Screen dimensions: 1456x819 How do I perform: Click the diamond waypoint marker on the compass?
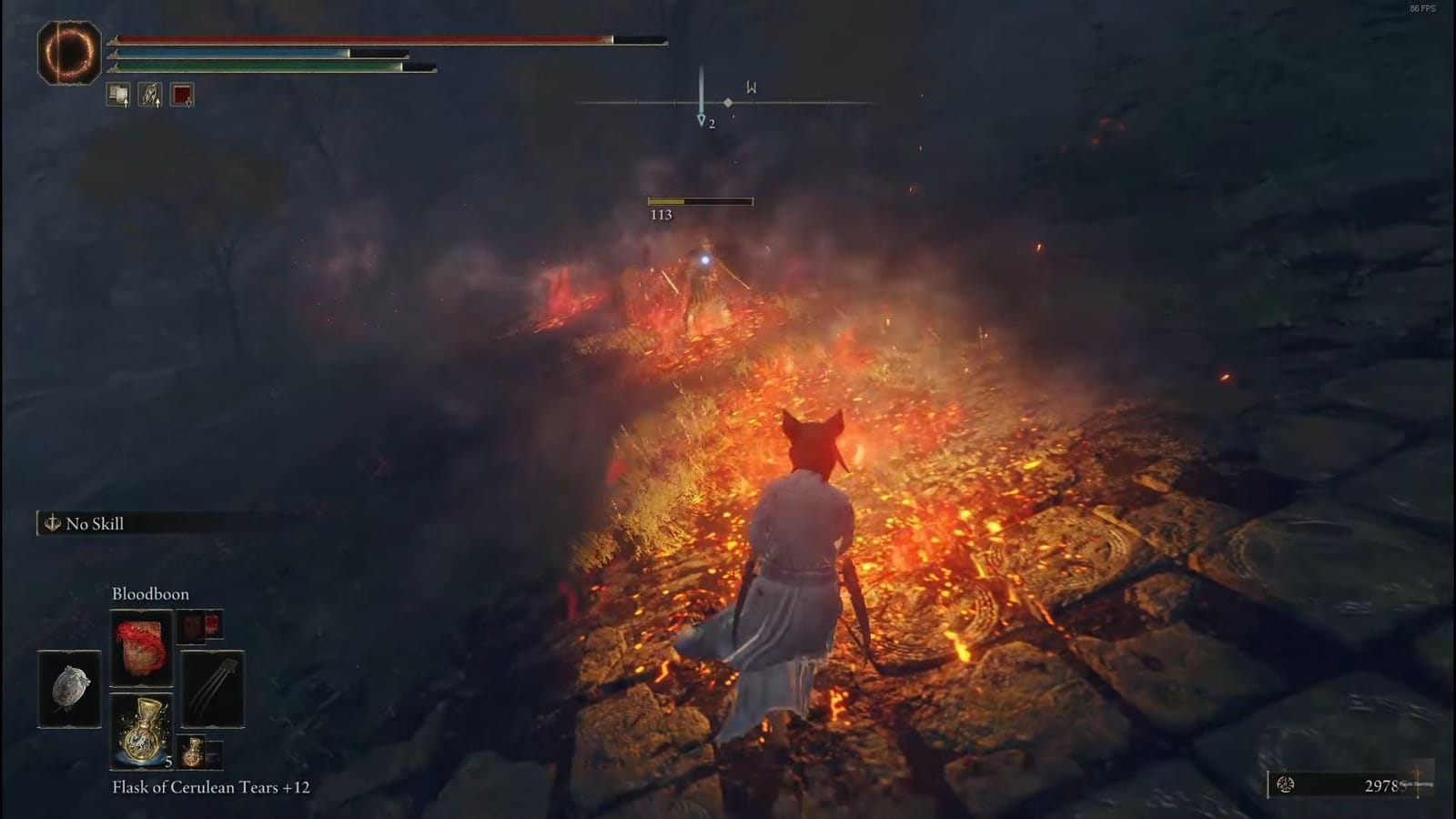click(729, 105)
